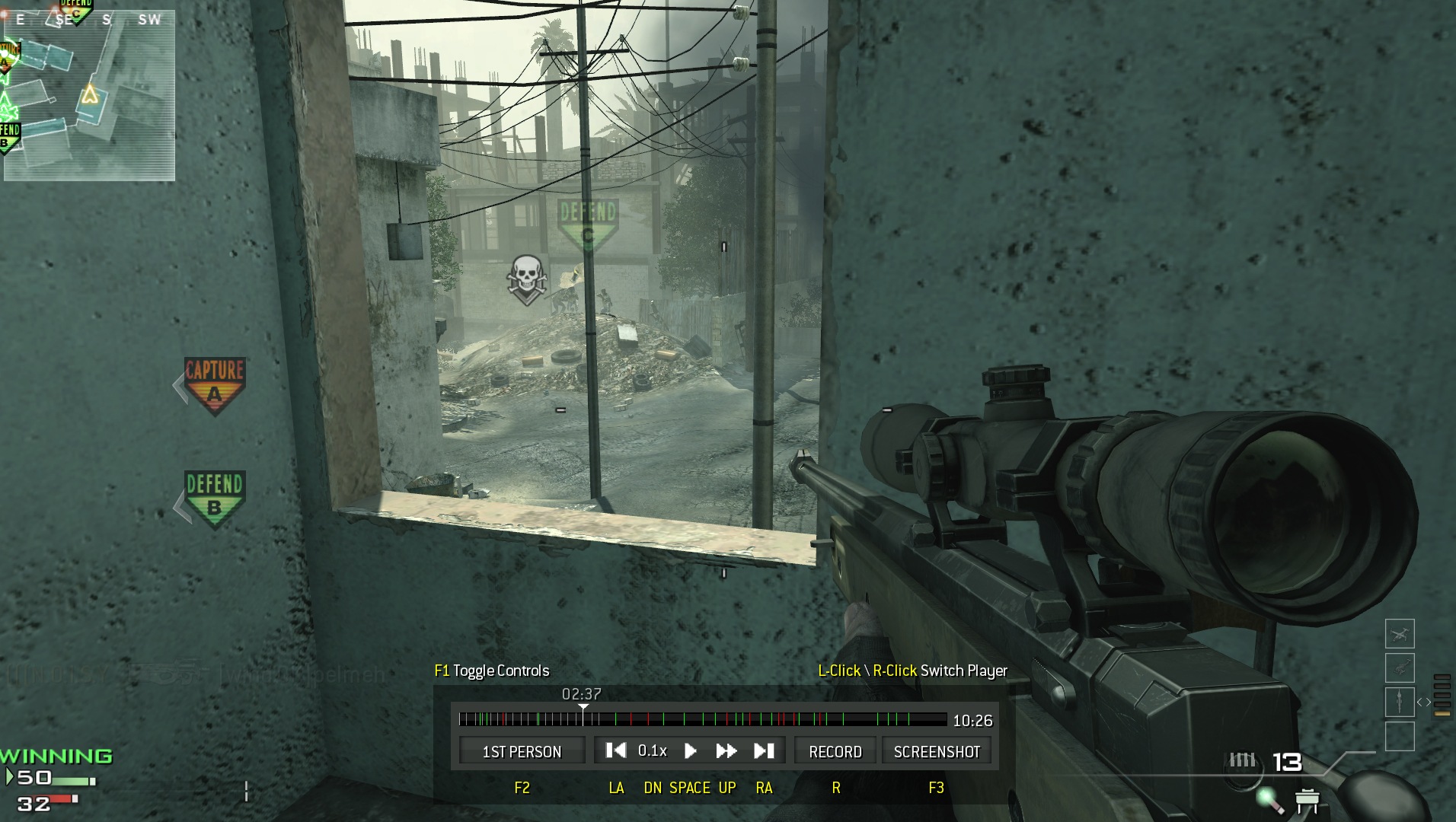Capture the frame with the SCREENSHOT button

(937, 751)
